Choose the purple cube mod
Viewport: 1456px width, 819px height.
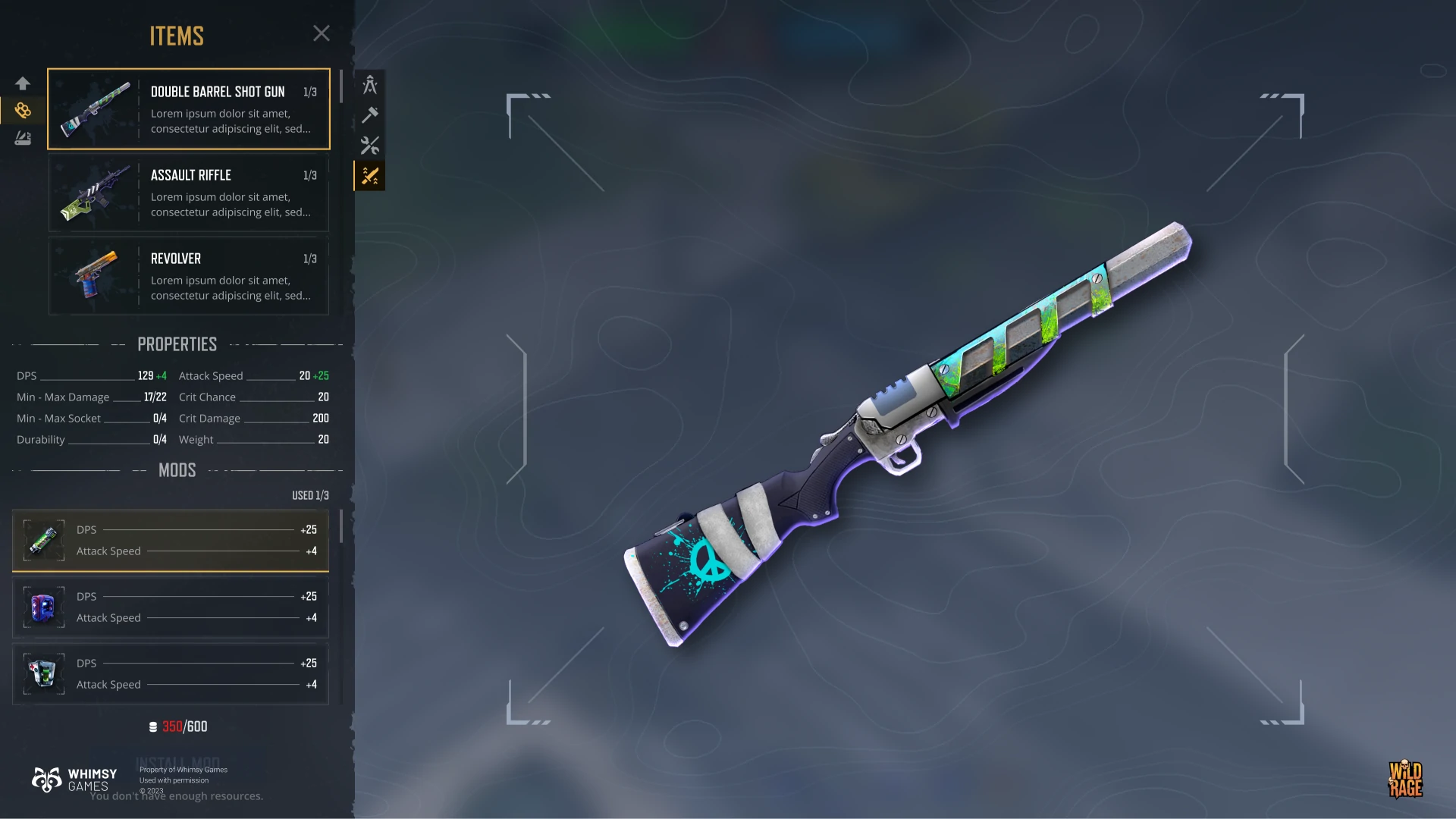[171, 607]
